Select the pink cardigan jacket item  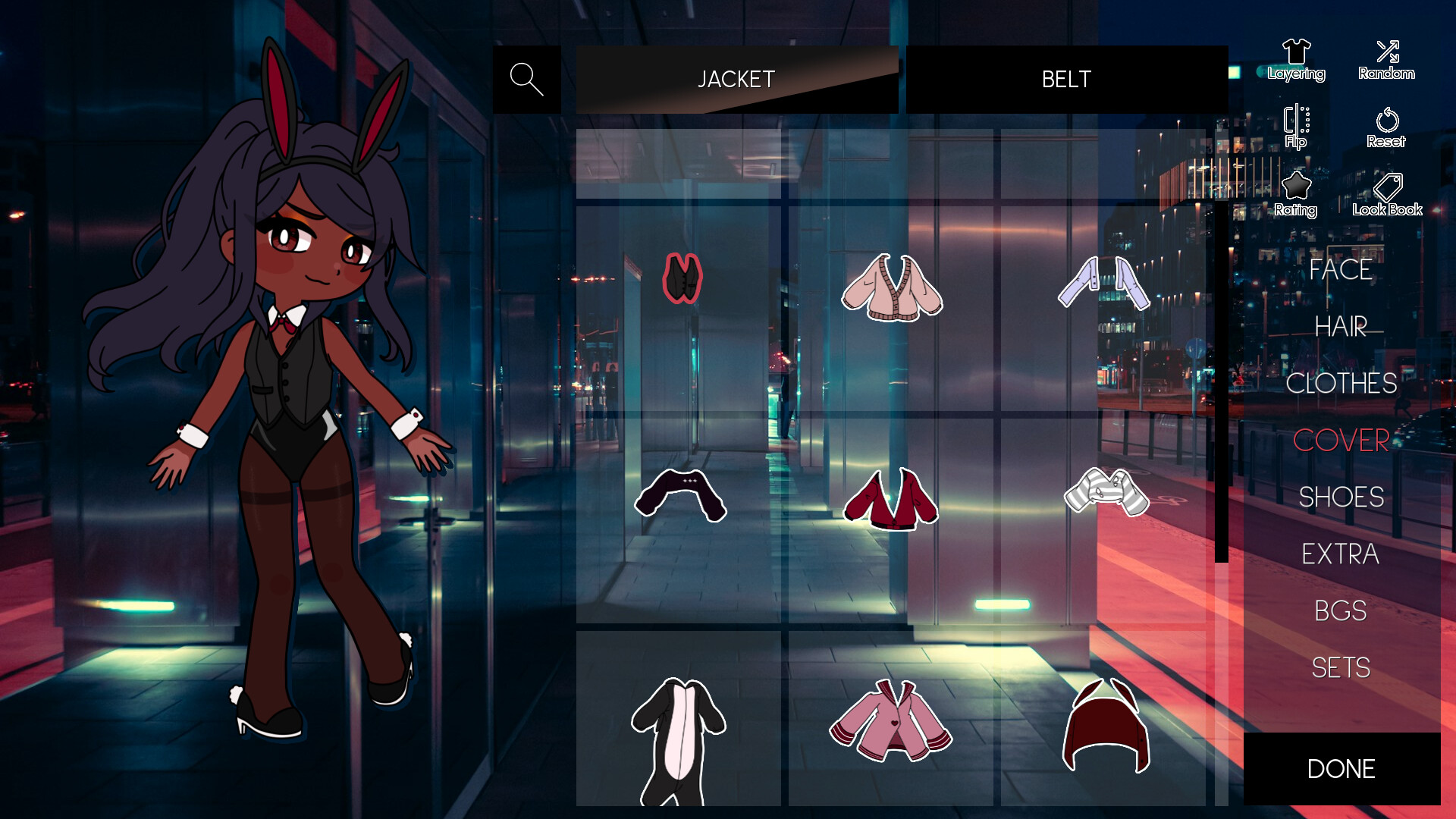pyautogui.click(x=893, y=288)
